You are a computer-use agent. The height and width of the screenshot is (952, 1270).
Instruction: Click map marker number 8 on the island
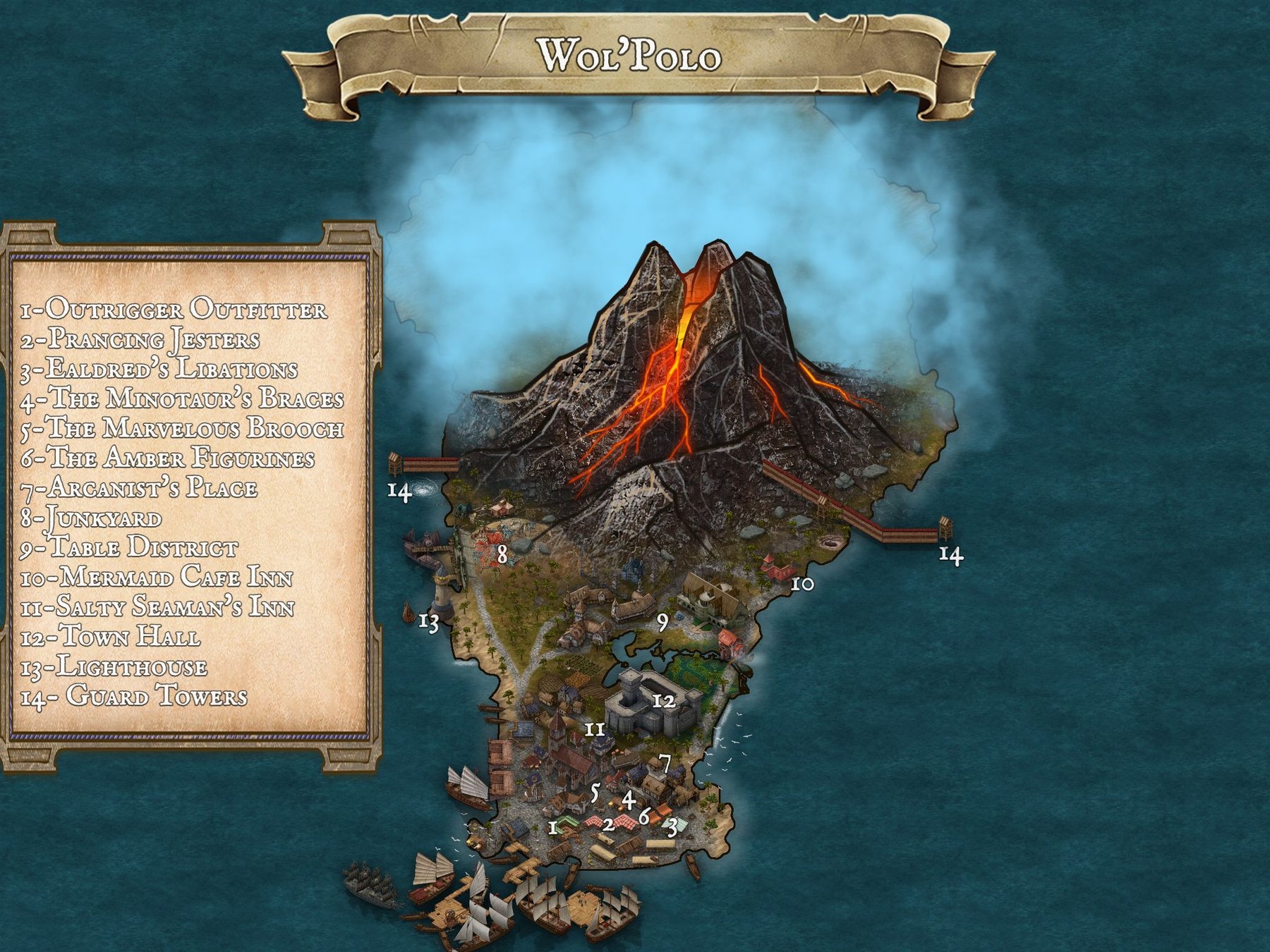coord(502,554)
